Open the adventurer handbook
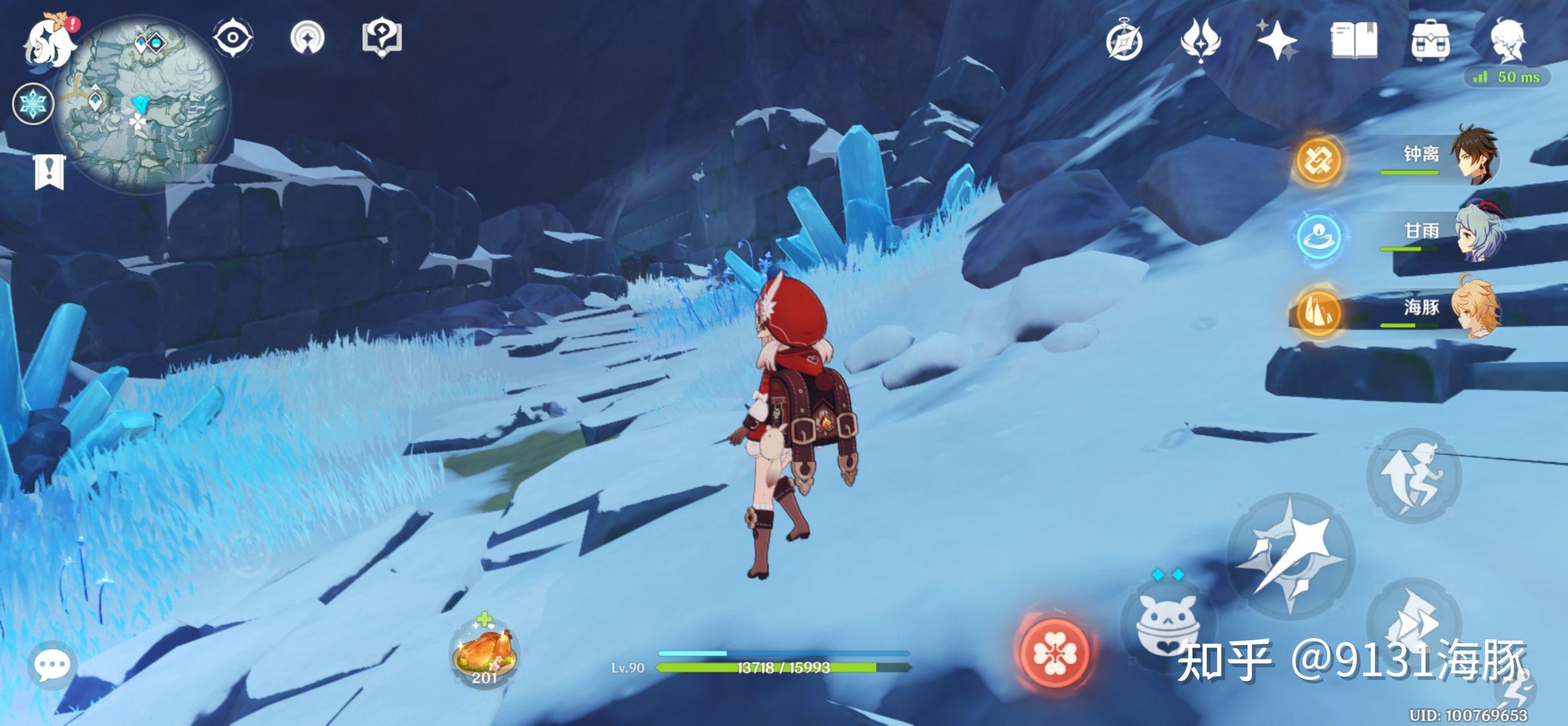Screen dimensions: 1568x726 click(1354, 40)
